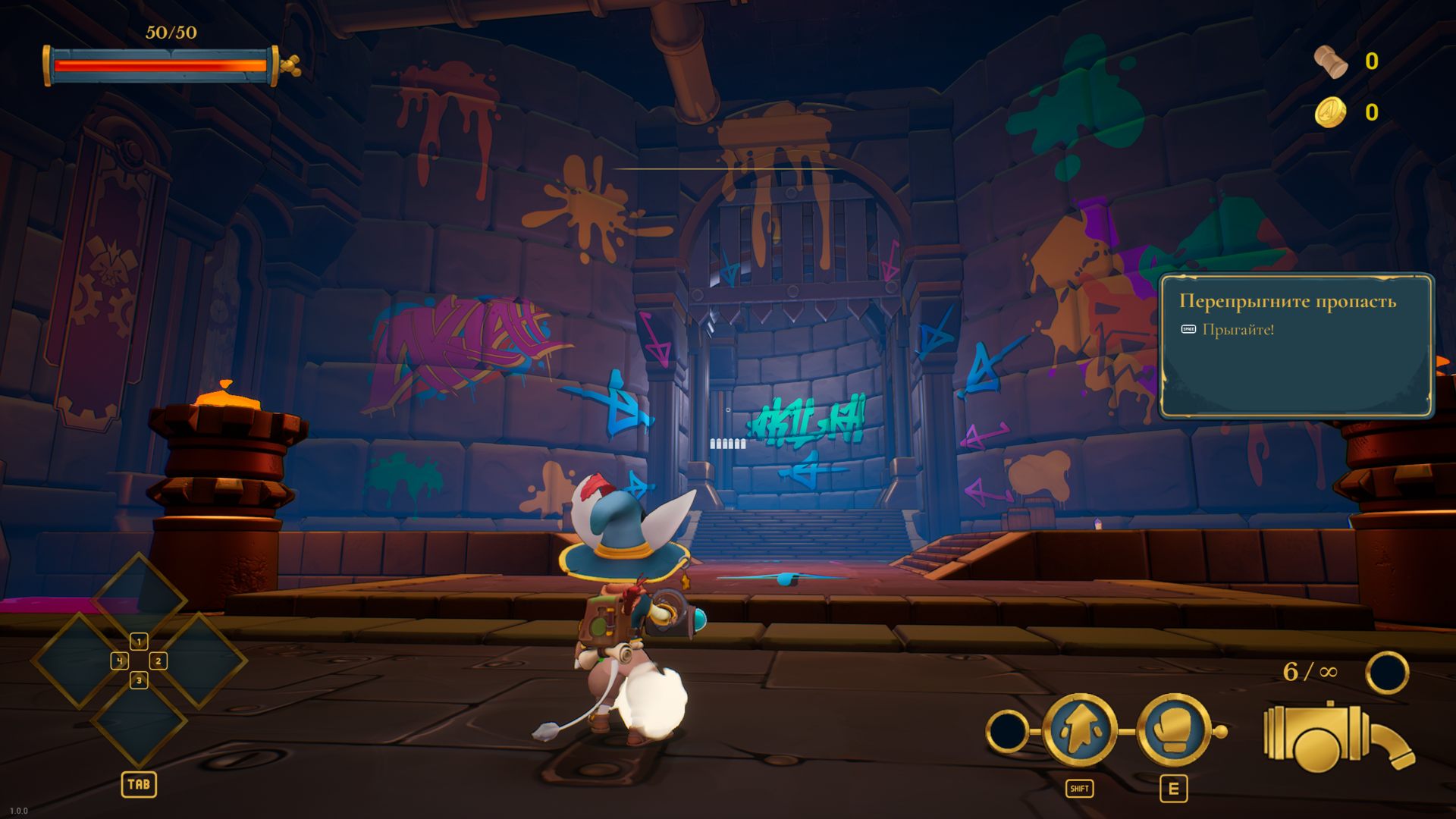Choose weapon wheel slot numbered 3
1456x819 pixels.
tap(139, 681)
